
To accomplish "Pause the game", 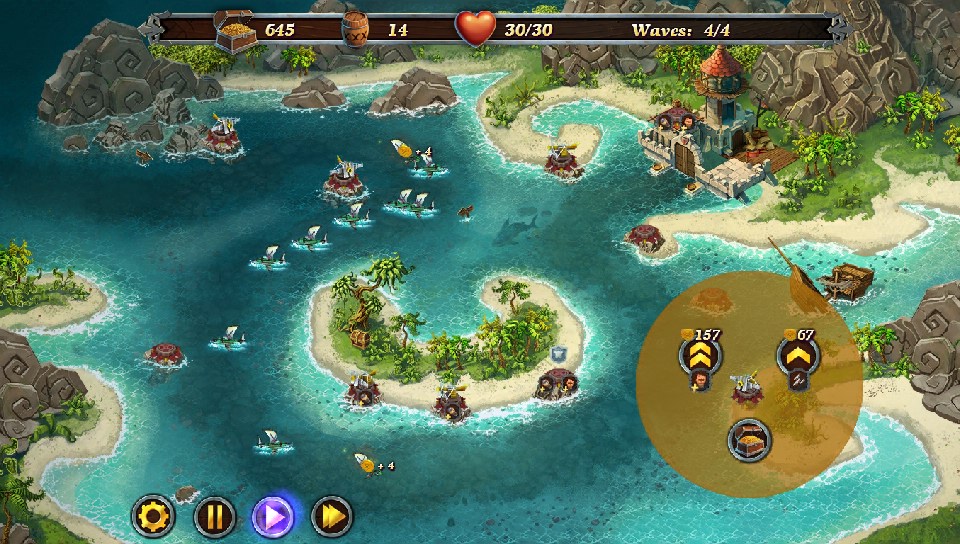I will (x=213, y=517).
